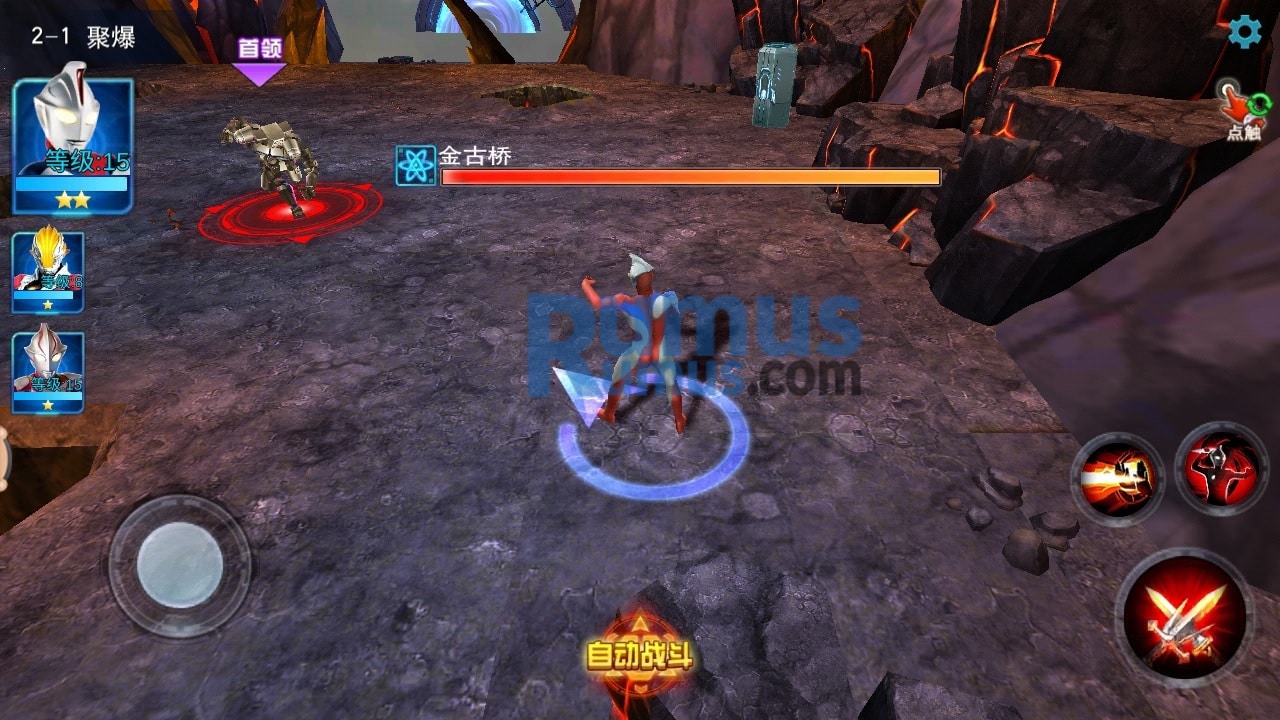The image size is (1280, 720).
Task: Tap the 点触 touch-mode toggle icon
Action: pos(1243,112)
